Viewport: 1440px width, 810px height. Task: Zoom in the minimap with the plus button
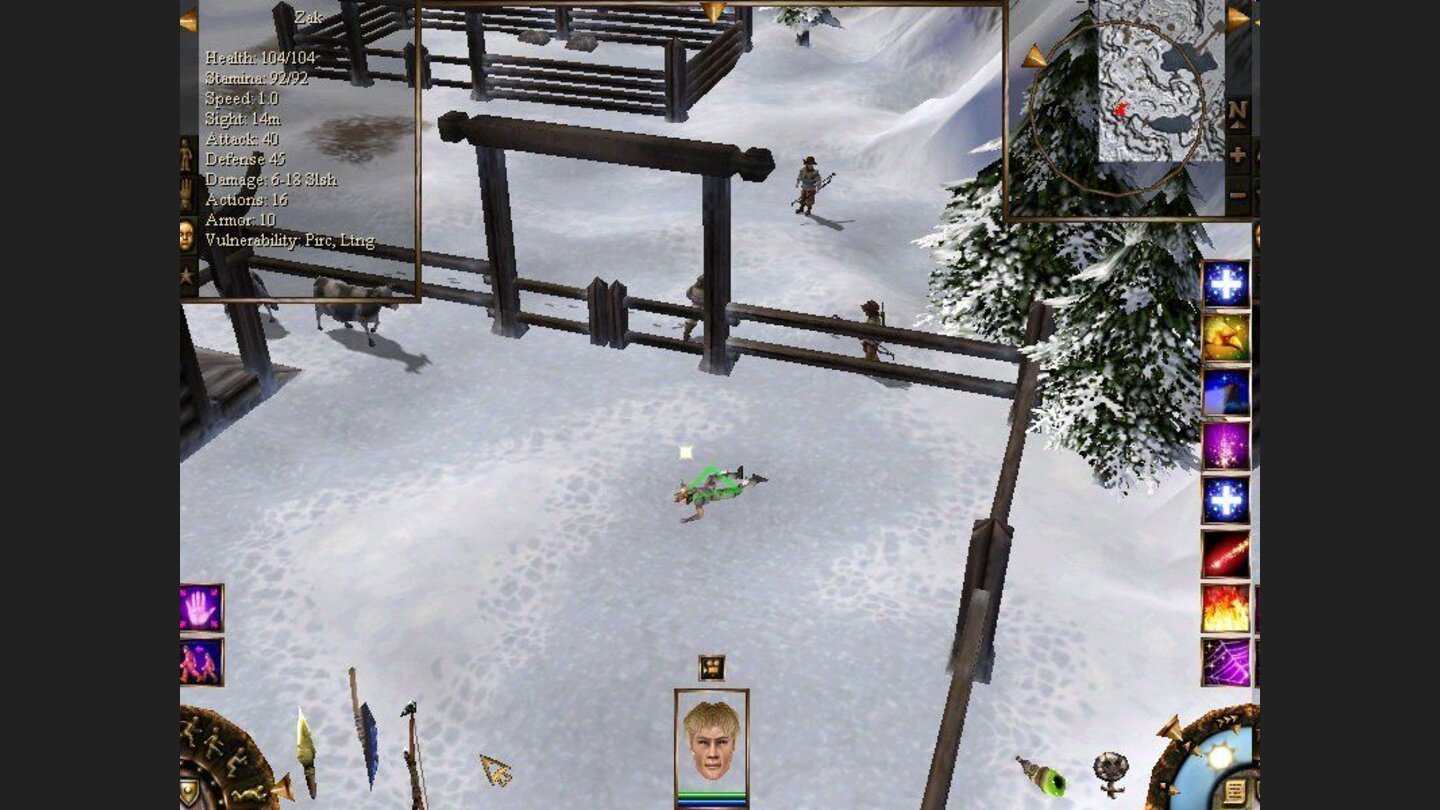coord(1236,152)
